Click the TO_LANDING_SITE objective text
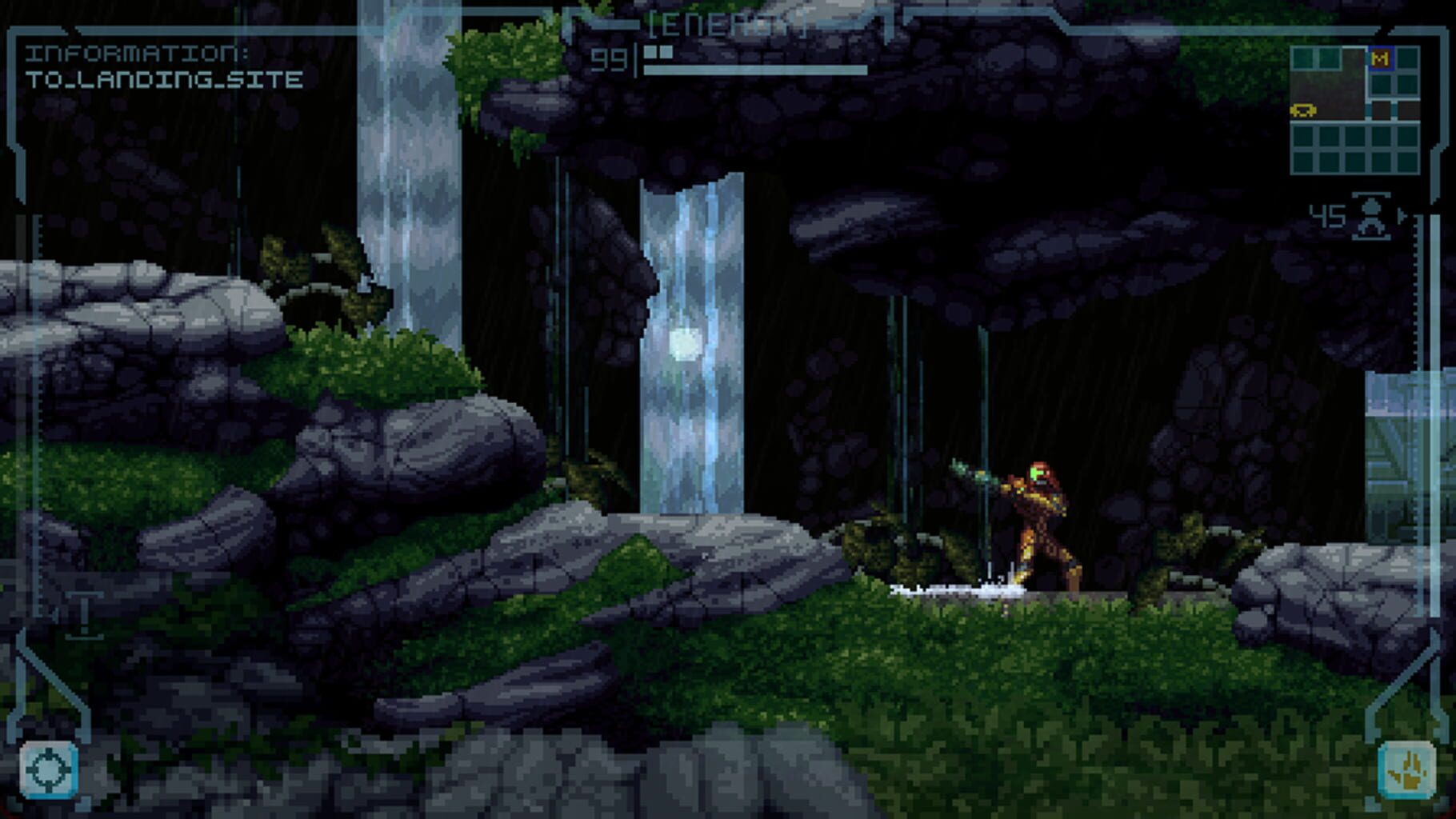The width and height of the screenshot is (1456, 819). pos(164,78)
